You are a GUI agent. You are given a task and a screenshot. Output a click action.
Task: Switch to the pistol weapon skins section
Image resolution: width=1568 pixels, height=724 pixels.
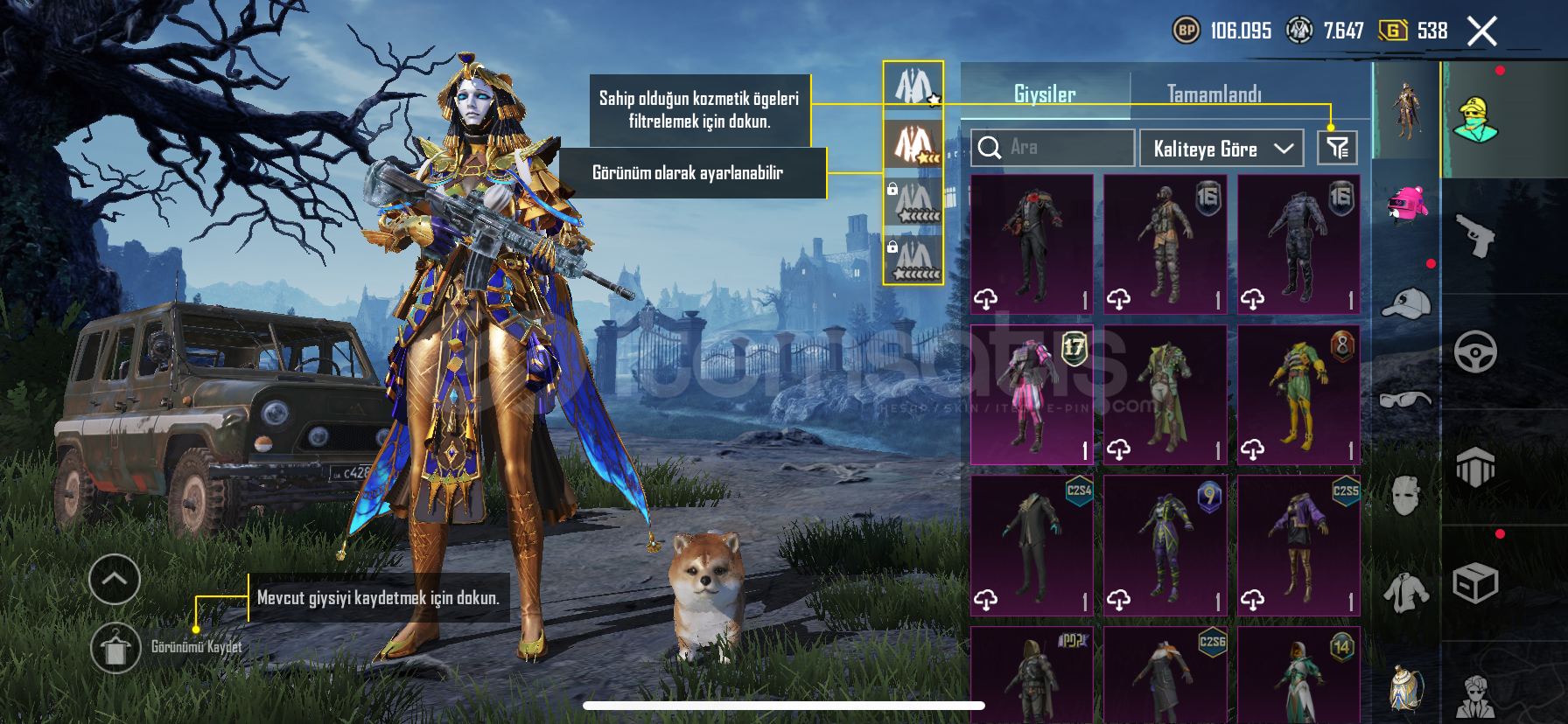click(x=1475, y=236)
